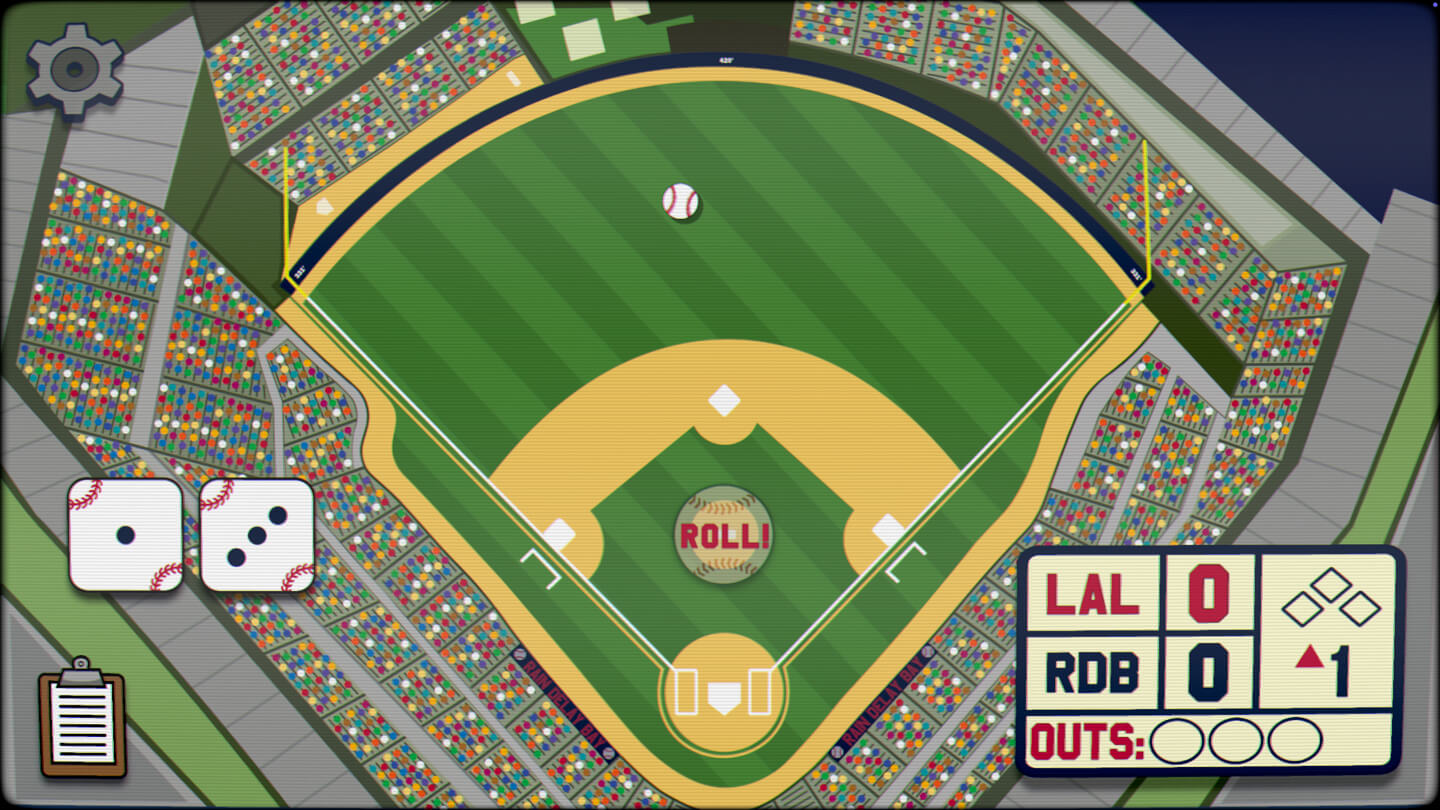Open the settings gear menu
Viewport: 1440px width, 810px height.
(75, 68)
